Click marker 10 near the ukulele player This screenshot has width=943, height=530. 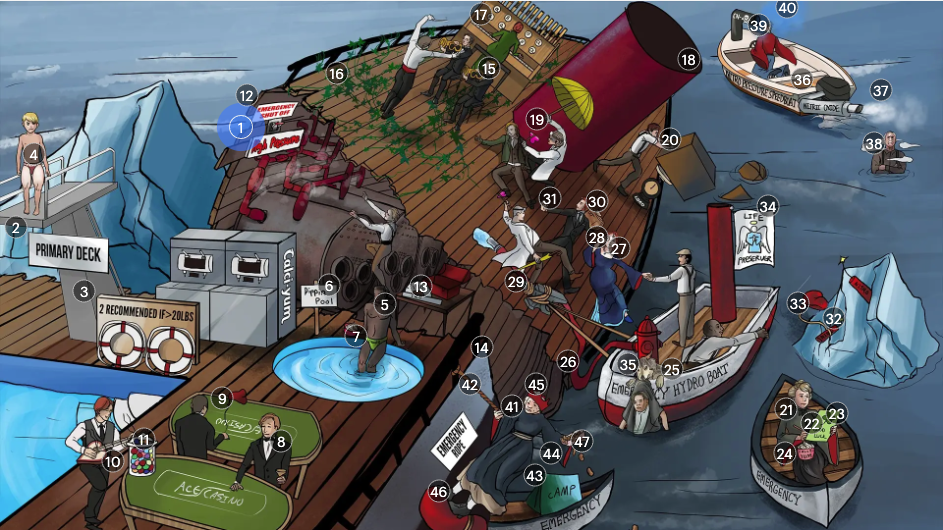pyautogui.click(x=112, y=461)
